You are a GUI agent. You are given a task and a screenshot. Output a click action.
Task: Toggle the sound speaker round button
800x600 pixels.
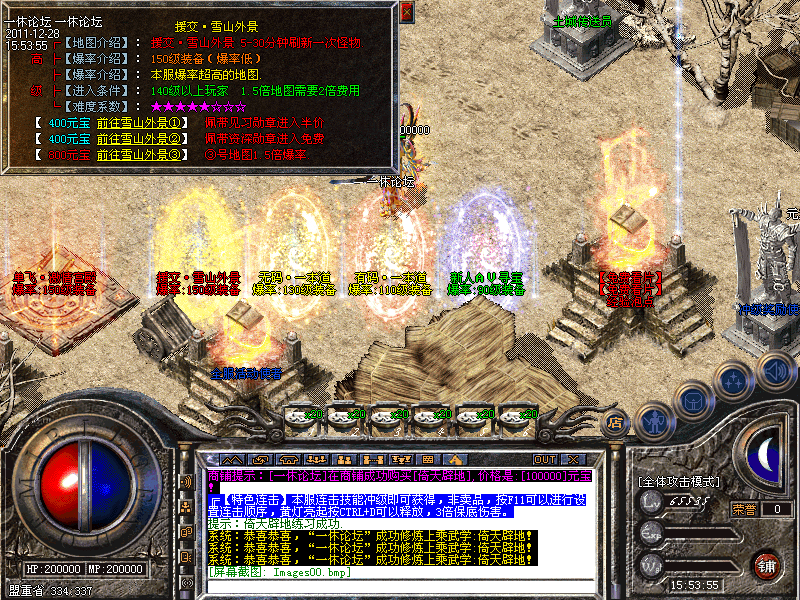coord(775,370)
